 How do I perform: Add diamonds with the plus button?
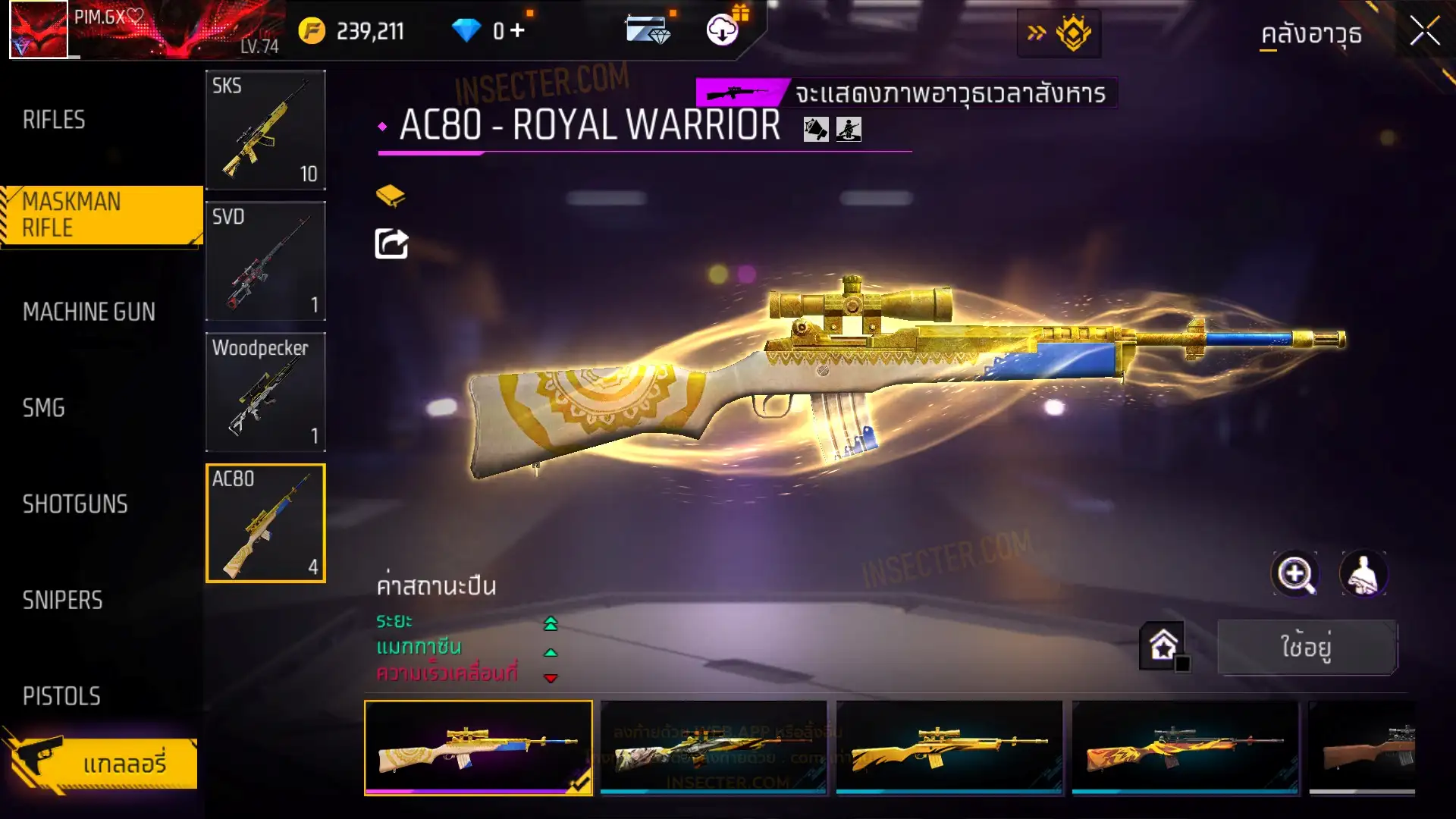[x=517, y=30]
